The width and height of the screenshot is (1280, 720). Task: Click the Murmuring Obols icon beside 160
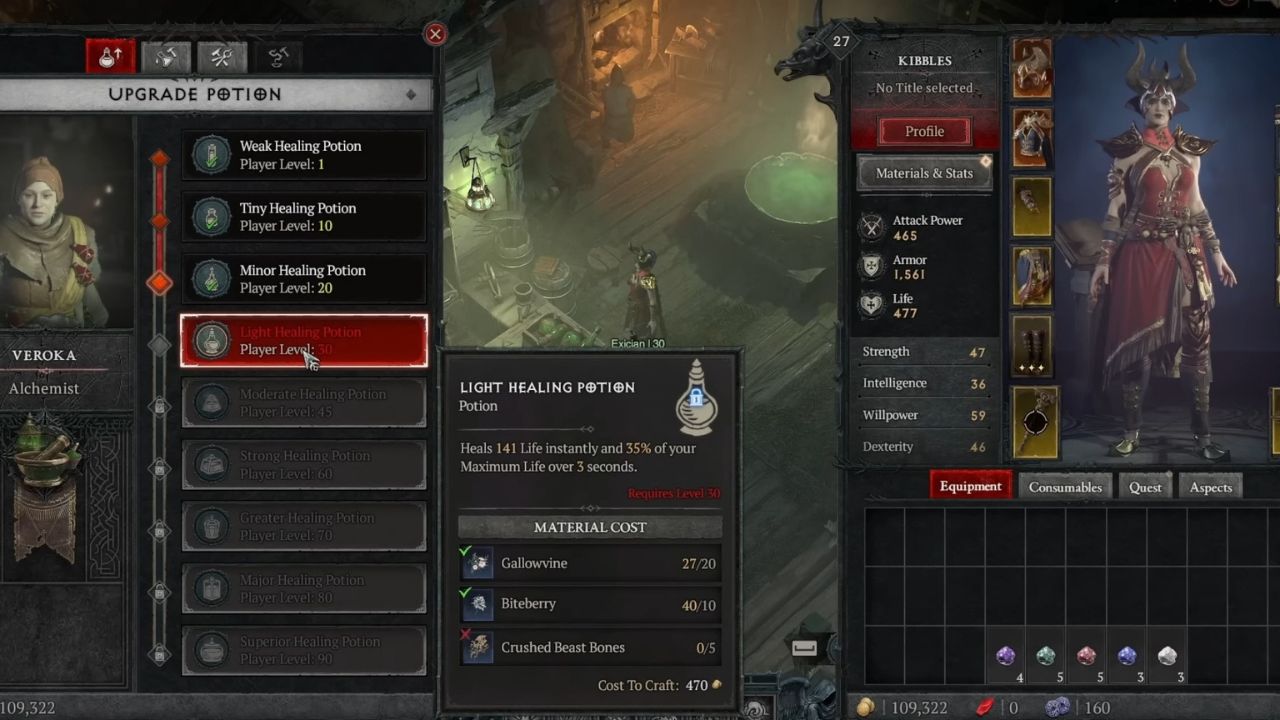pos(1059,705)
